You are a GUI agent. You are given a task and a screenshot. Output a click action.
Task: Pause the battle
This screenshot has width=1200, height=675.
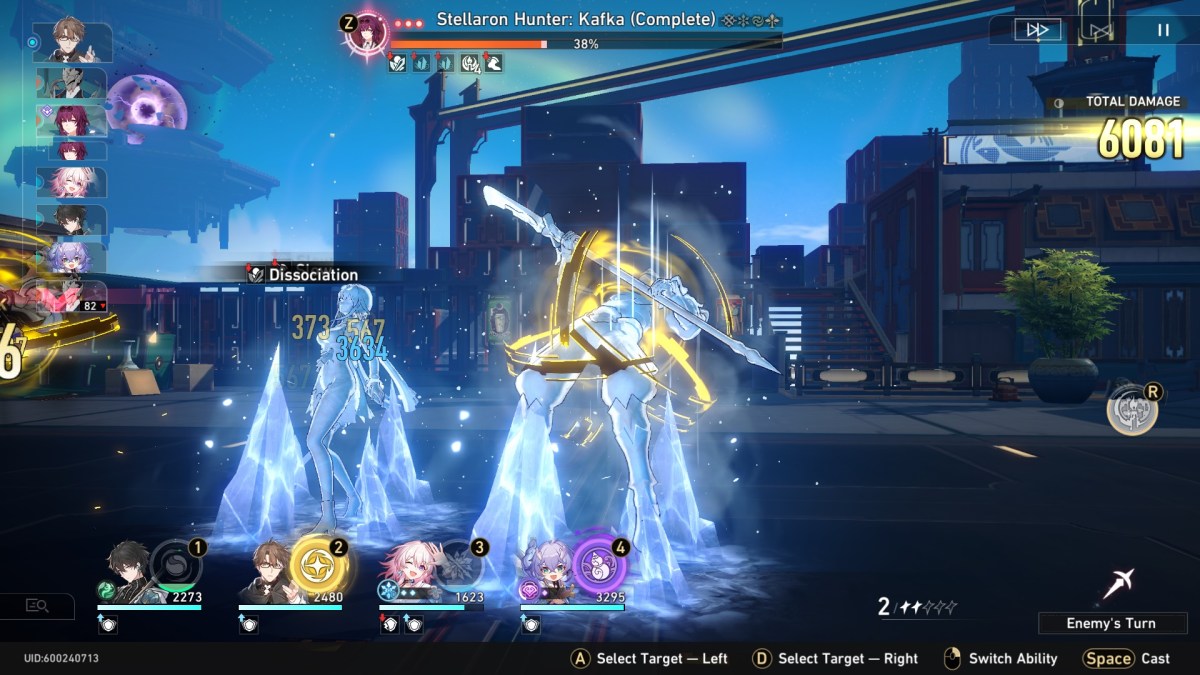tap(1163, 30)
